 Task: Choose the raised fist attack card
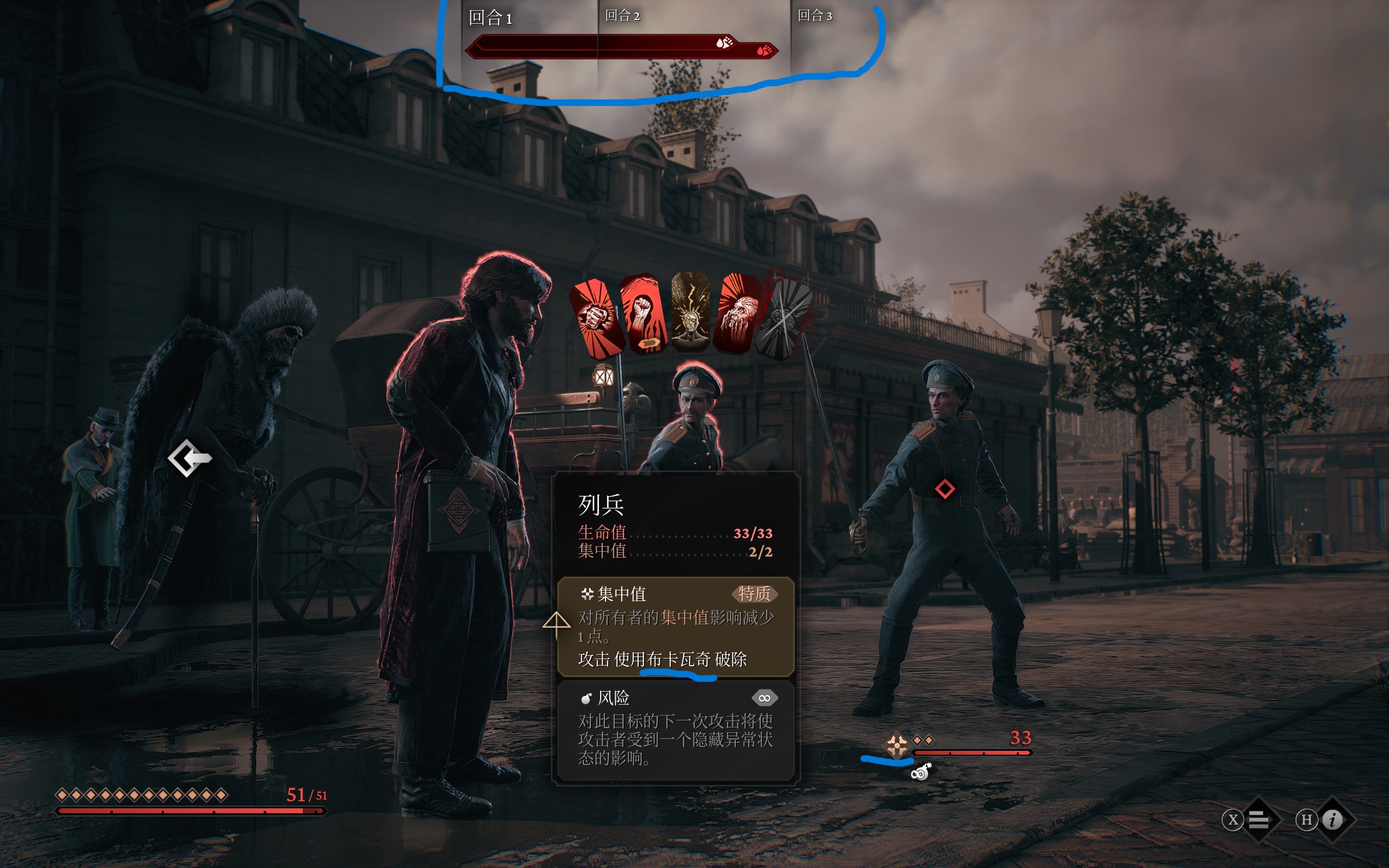pos(643,313)
